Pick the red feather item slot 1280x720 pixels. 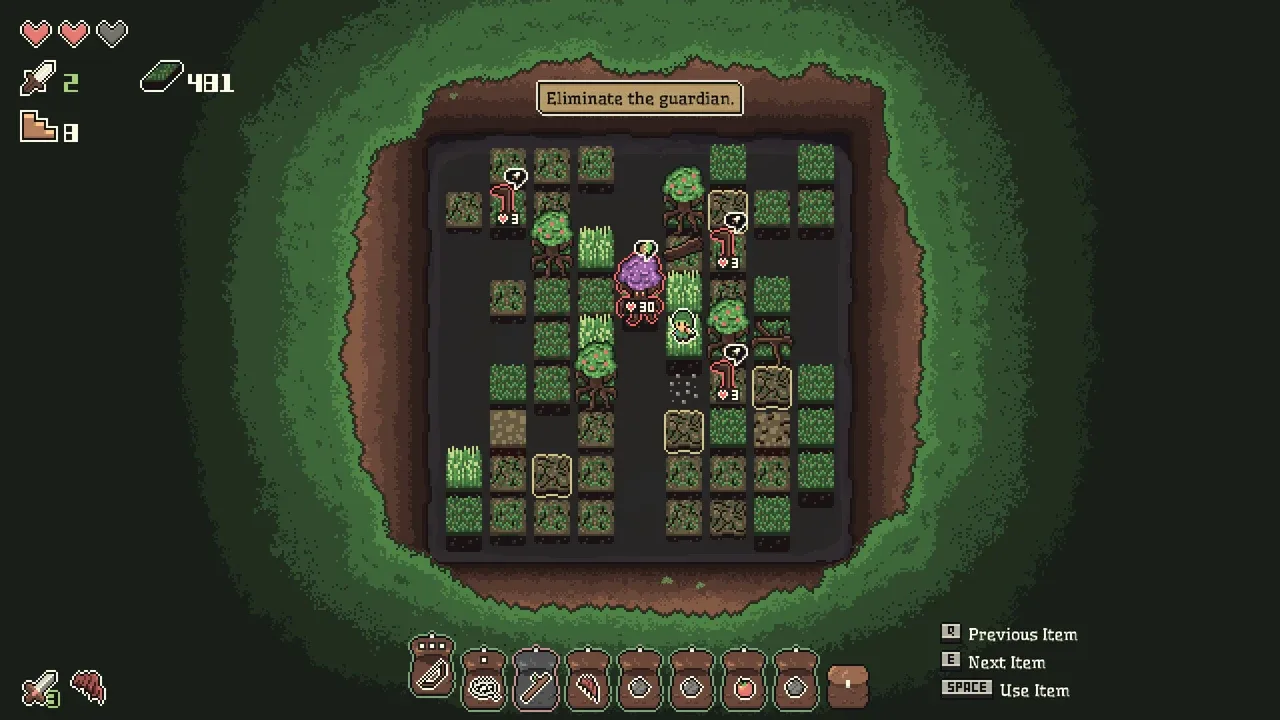[x=588, y=685]
